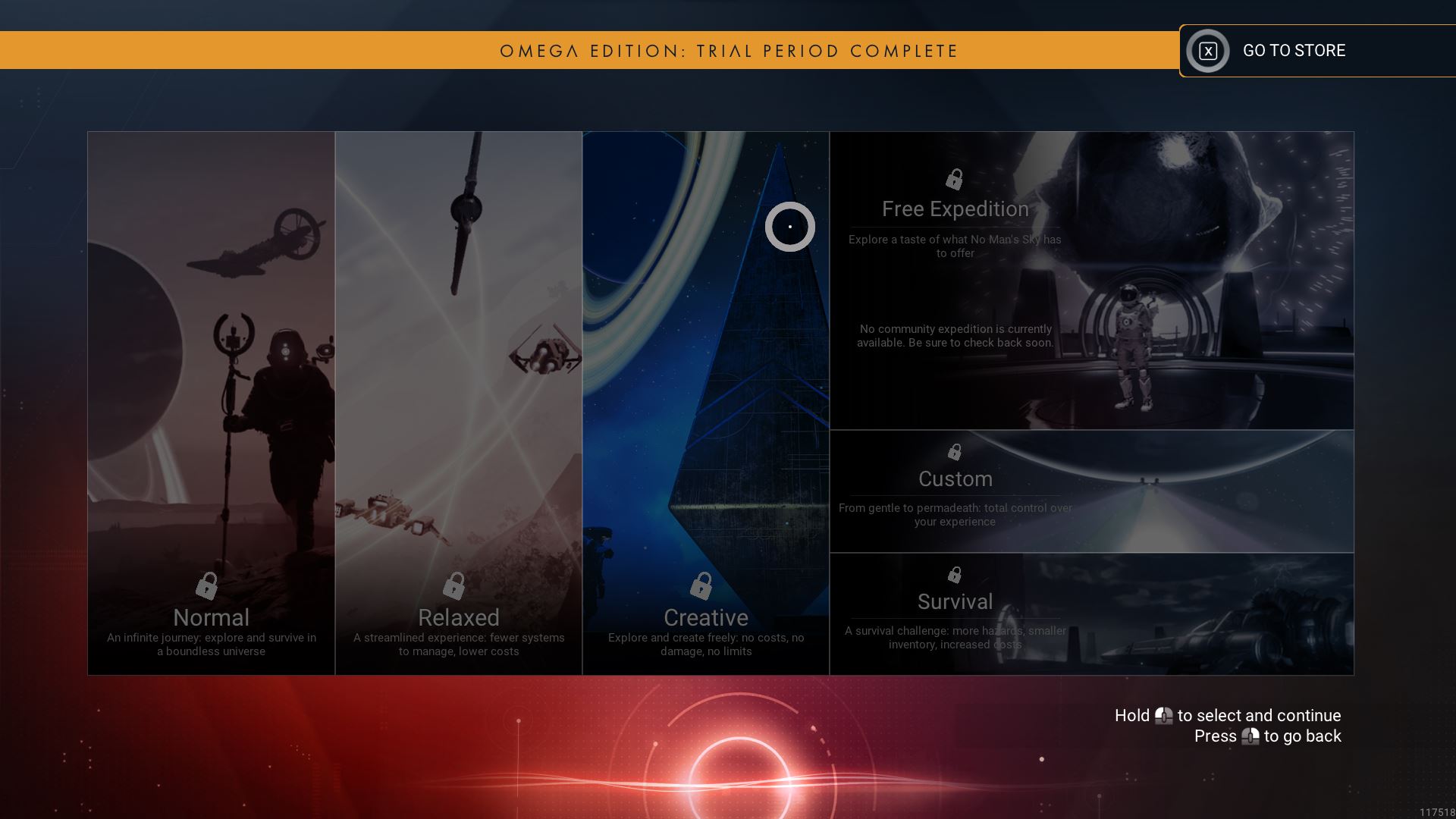Viewport: 1456px width, 819px height.
Task: Pick the Creative game mode panel
Action: [705, 403]
